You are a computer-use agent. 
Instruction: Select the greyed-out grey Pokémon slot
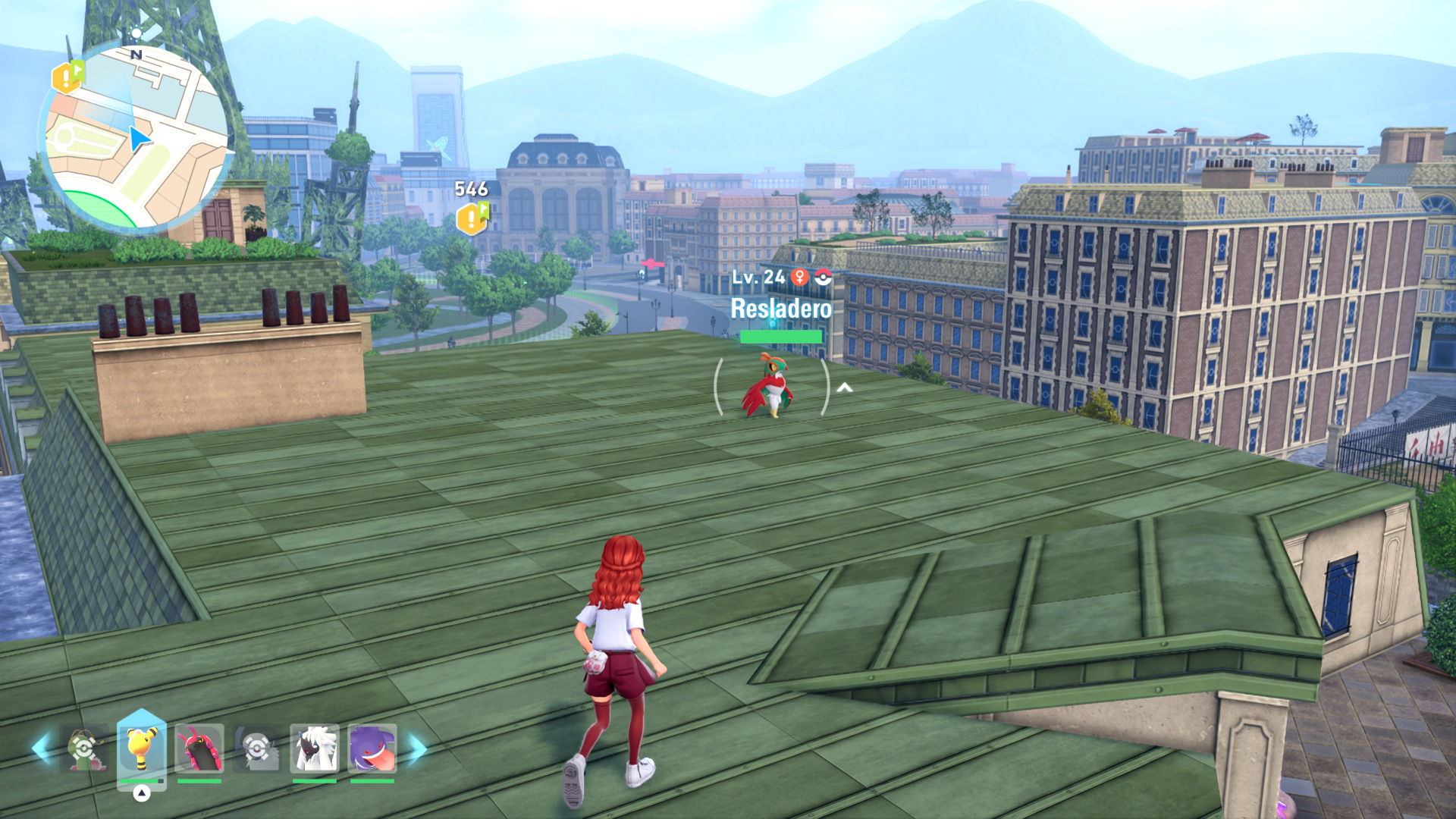pos(257,748)
